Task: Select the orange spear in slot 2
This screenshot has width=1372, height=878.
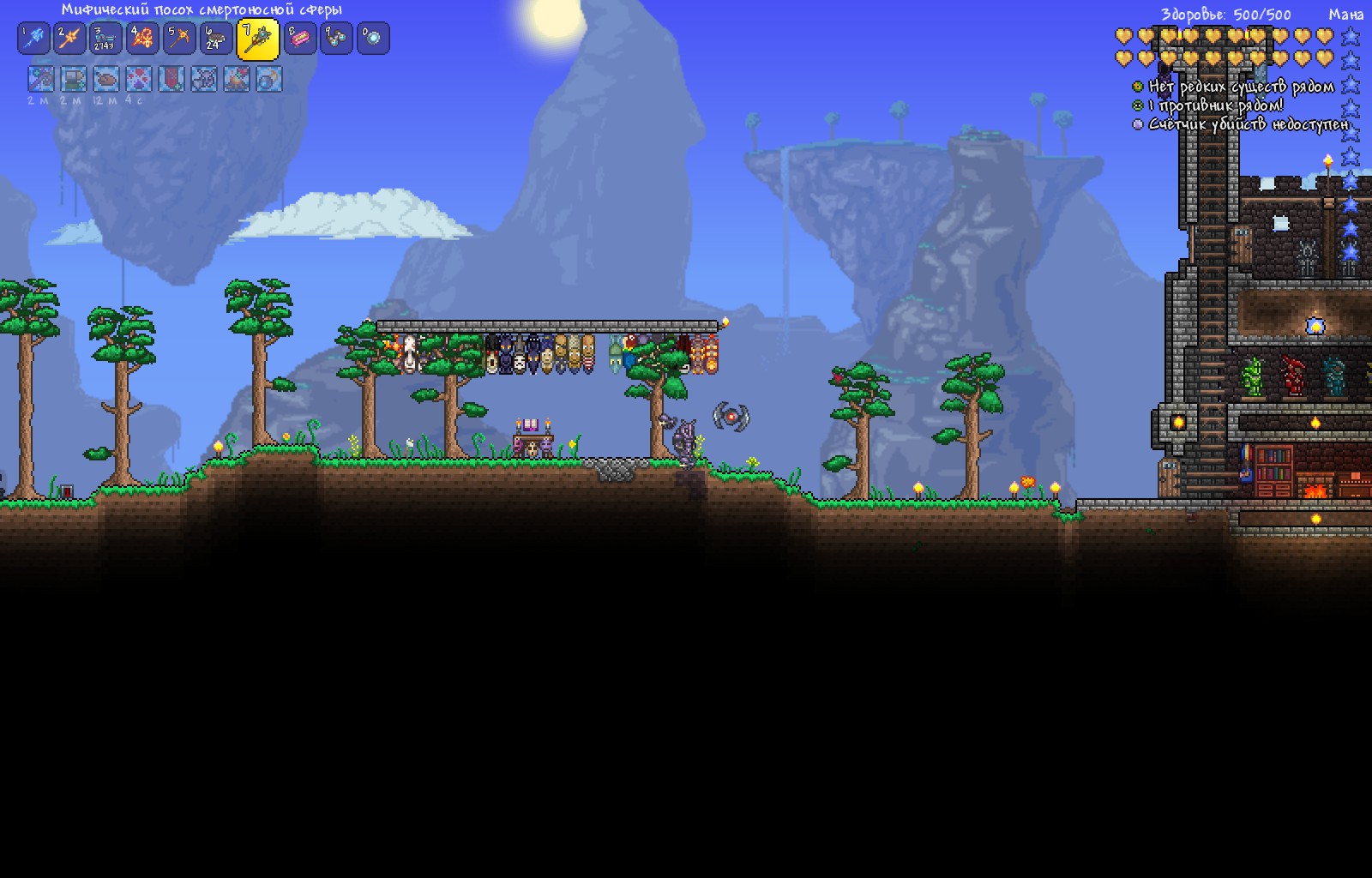Action: 70,39
